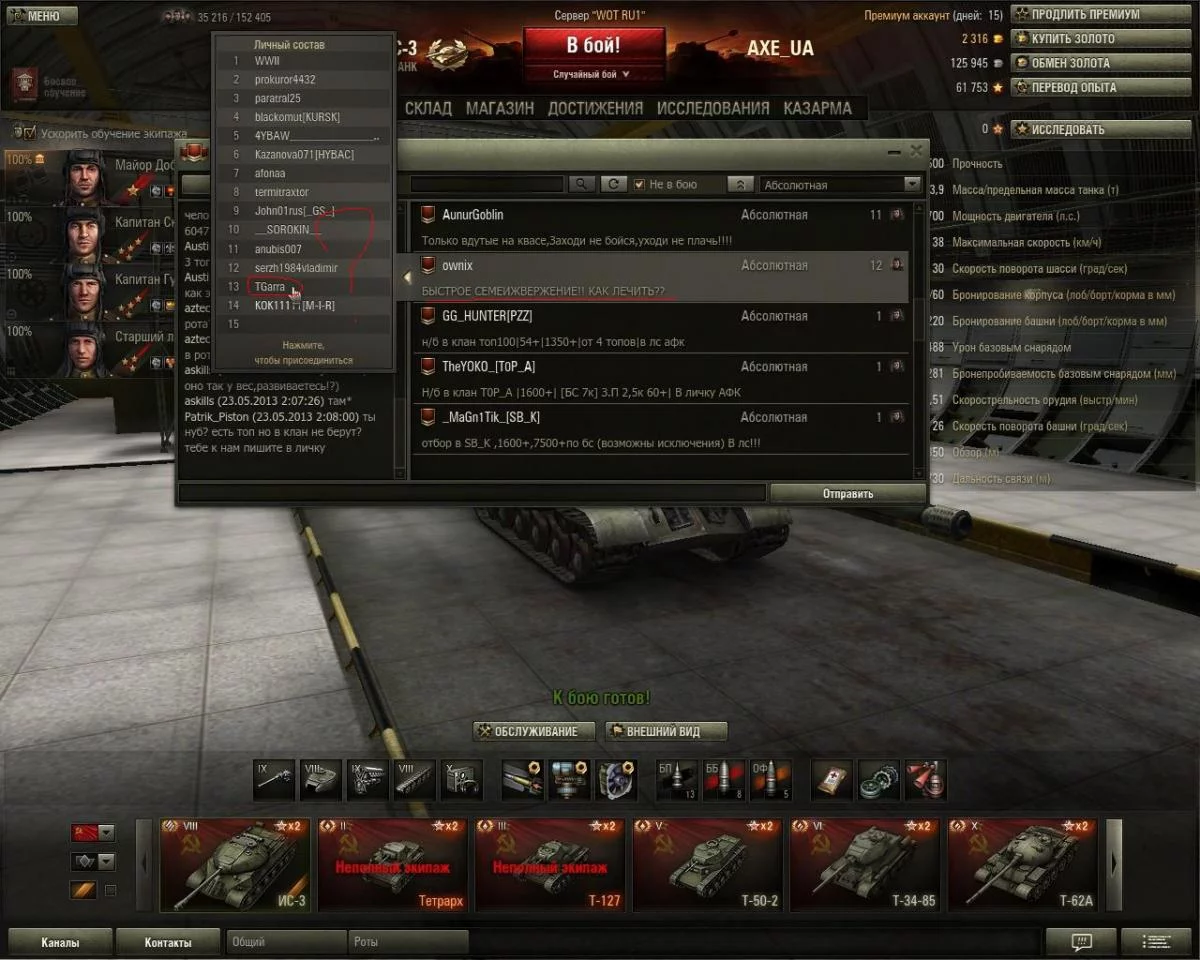
Task: Toggle the Не в бою checkbox
Action: tap(640, 185)
